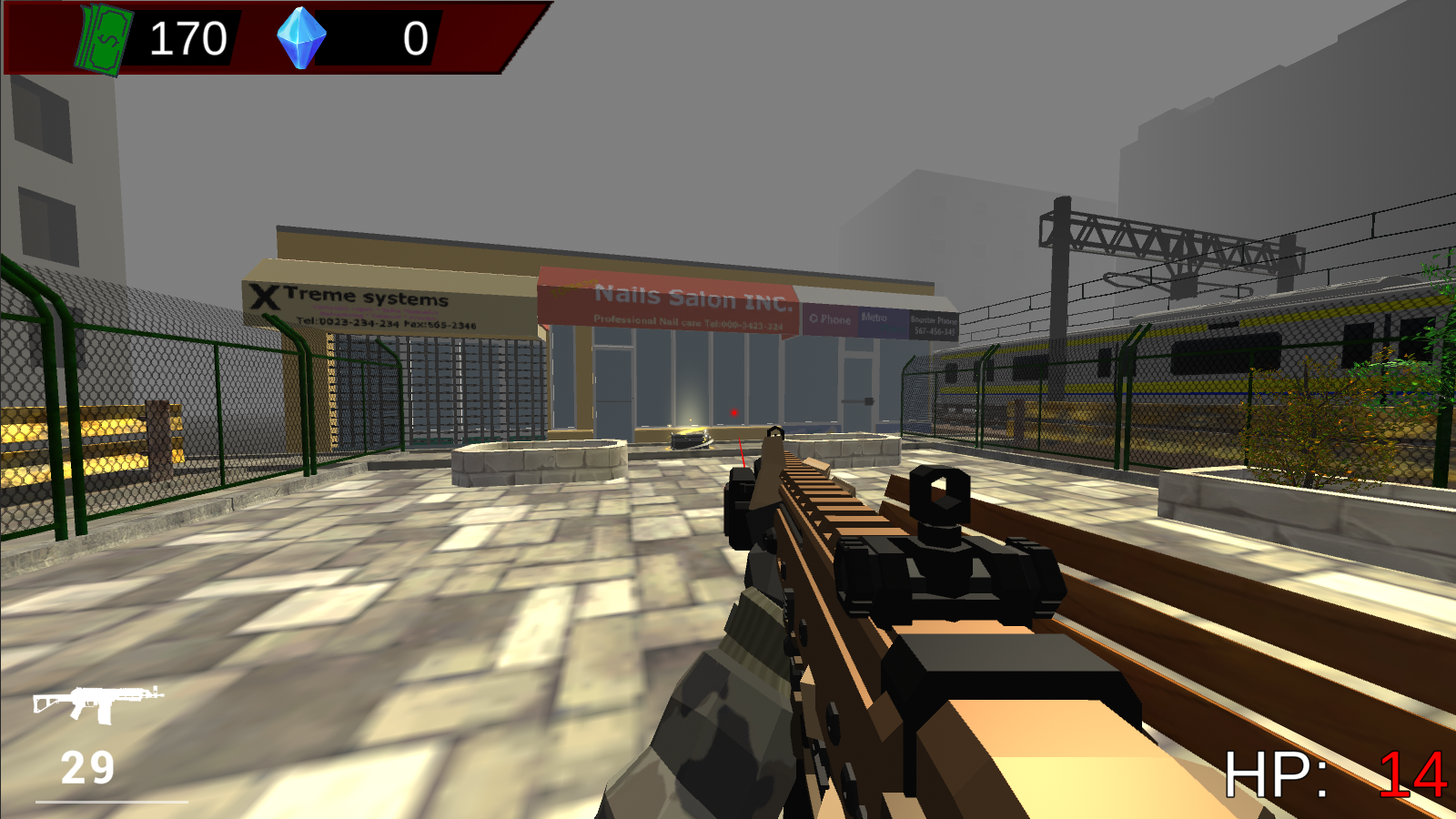Select the XTreme systems storefront sign
This screenshot has height=819, width=1456.
click(x=364, y=300)
